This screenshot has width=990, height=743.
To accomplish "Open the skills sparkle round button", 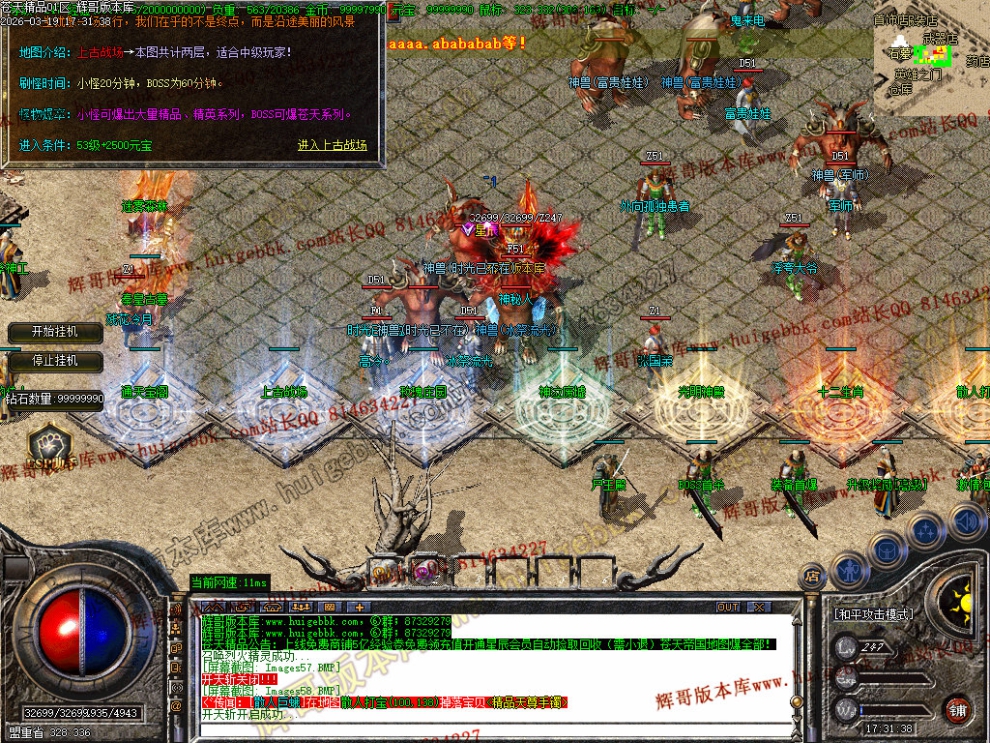I will coord(926,530).
